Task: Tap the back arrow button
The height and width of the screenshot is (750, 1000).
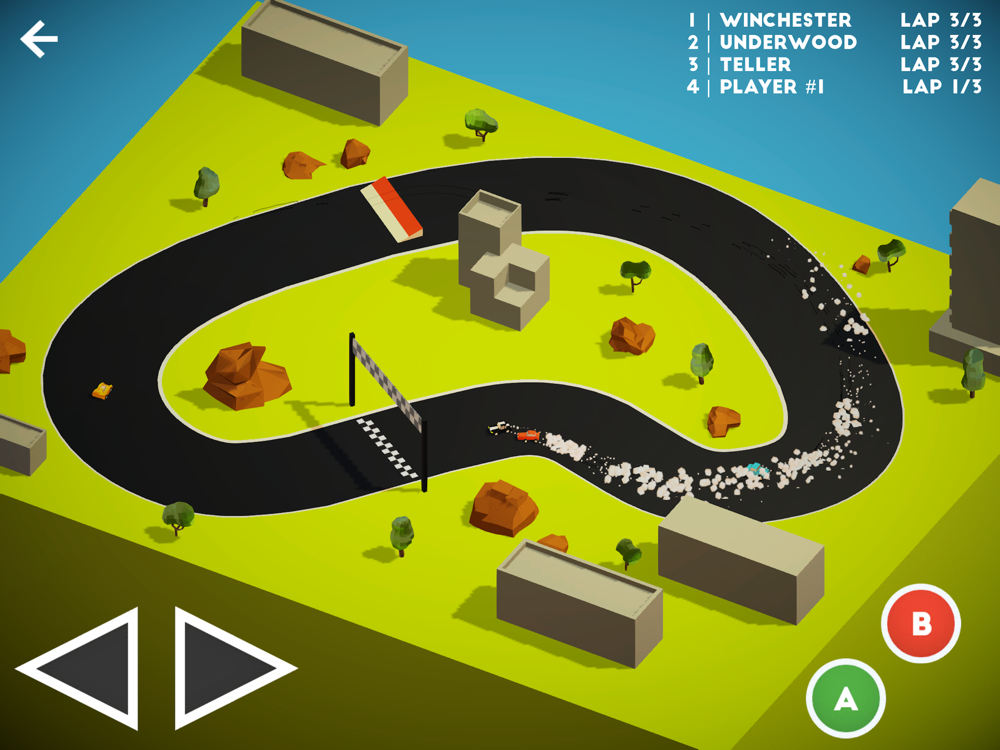Action: click(x=39, y=39)
